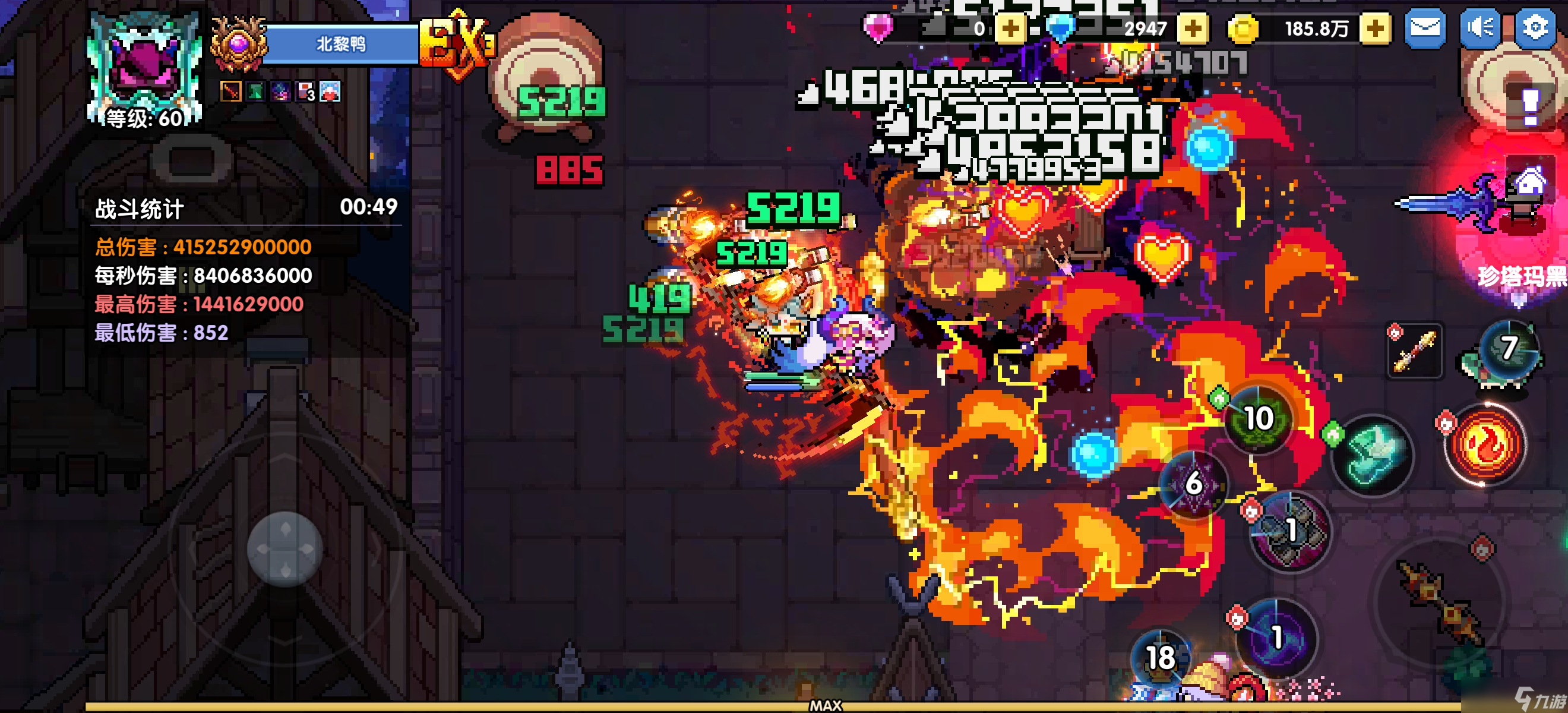Tap the virtual joystick center pad

point(284,549)
